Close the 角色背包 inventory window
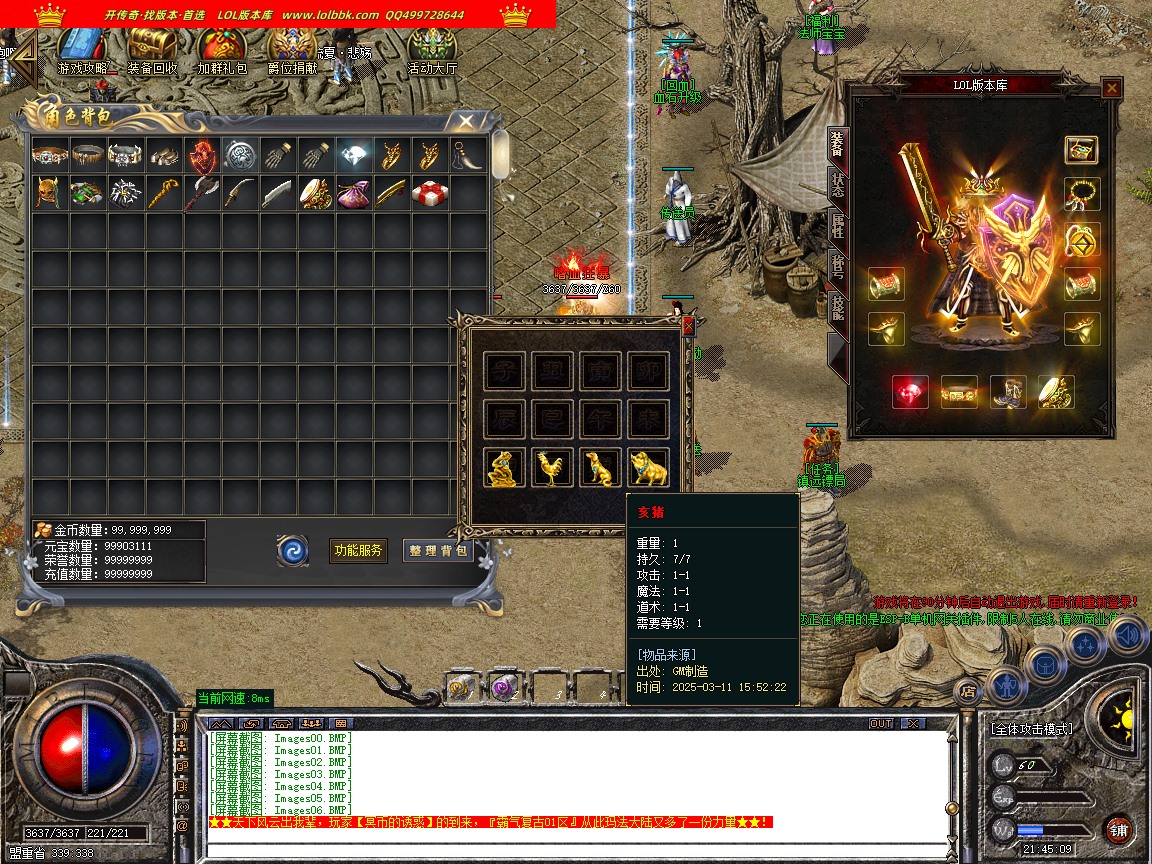 pyautogui.click(x=465, y=122)
